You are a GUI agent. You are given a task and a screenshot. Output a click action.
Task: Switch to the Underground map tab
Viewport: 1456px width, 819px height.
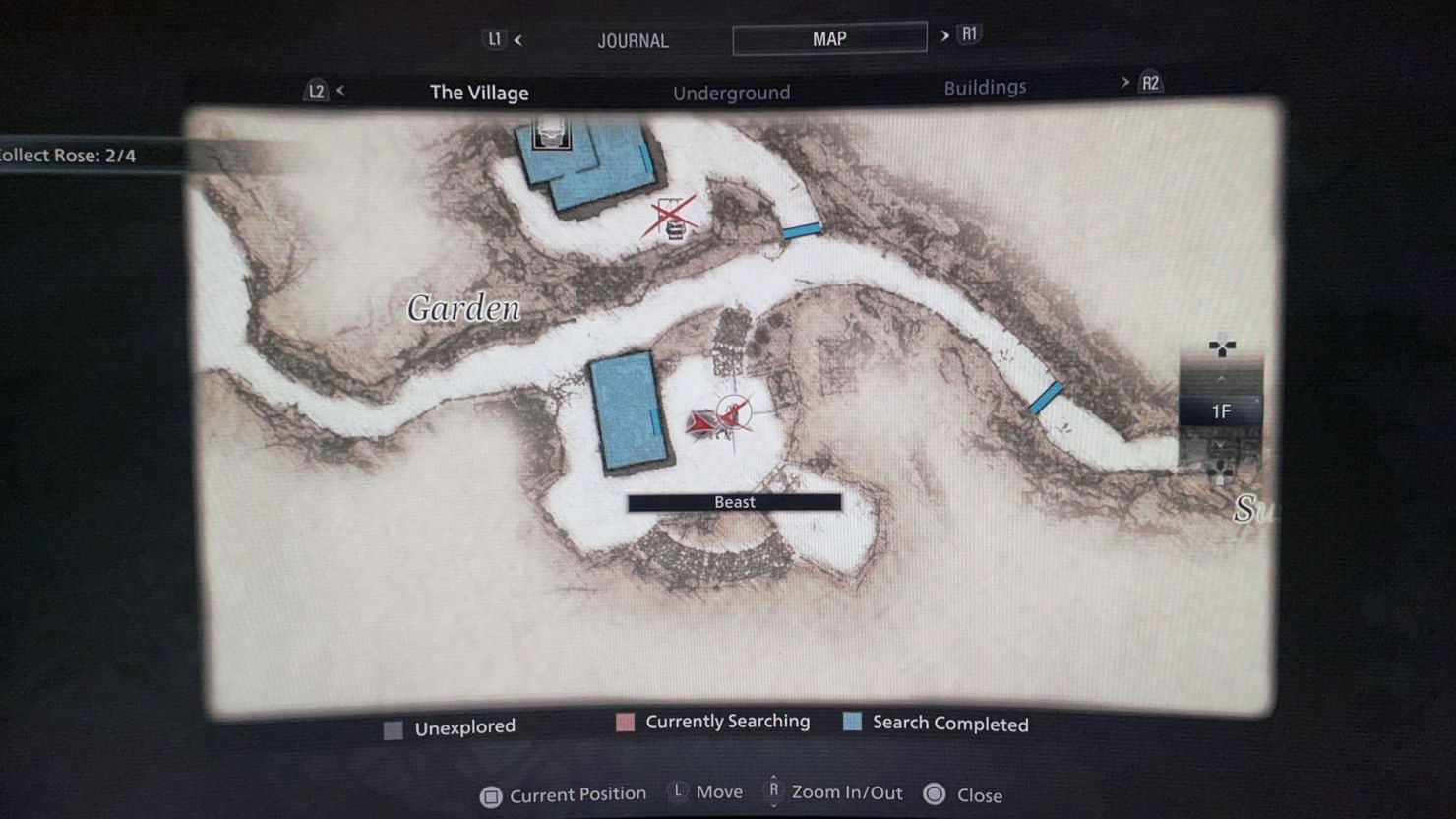(732, 92)
